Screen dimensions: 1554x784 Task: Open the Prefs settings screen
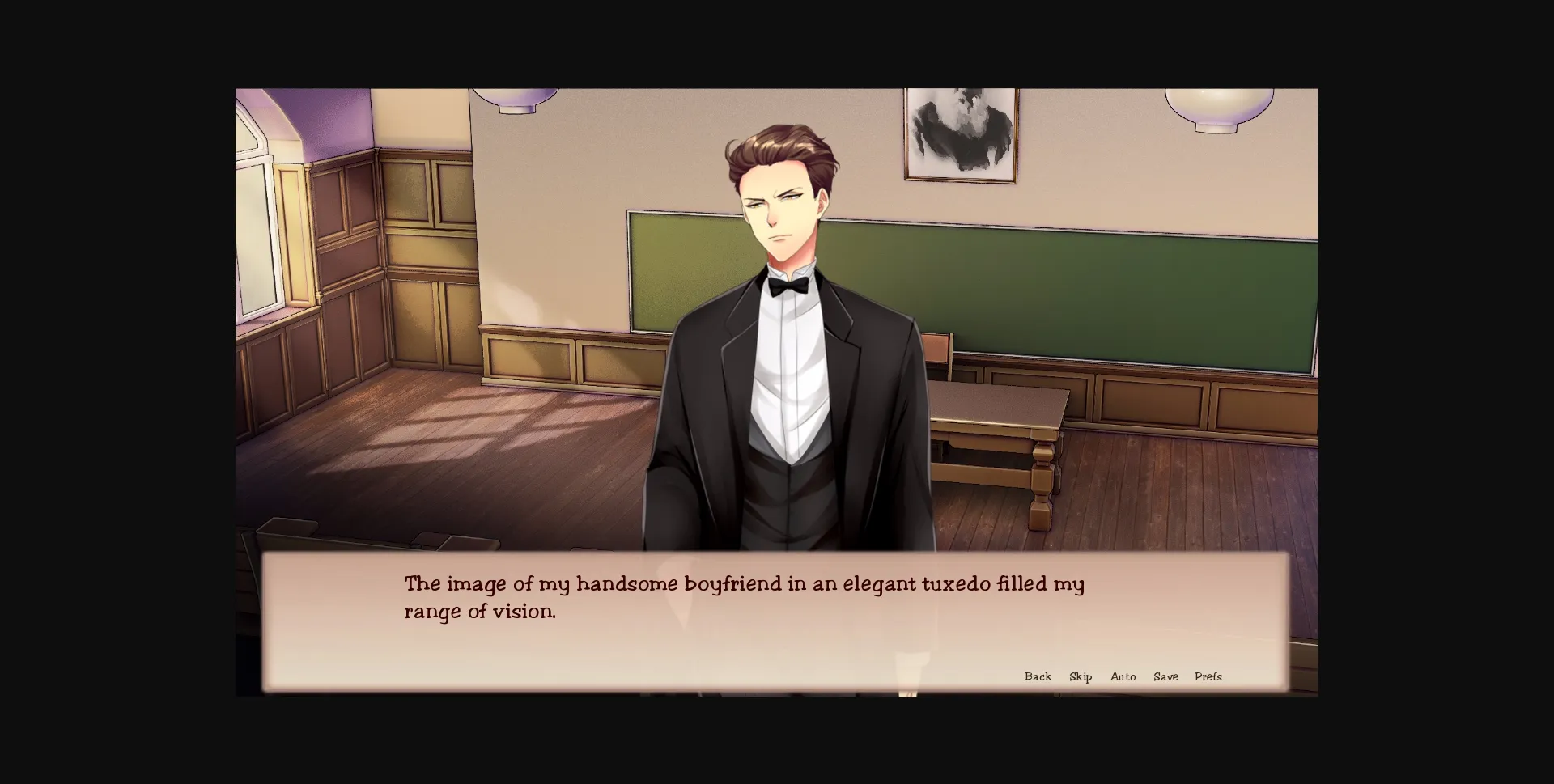click(1208, 676)
